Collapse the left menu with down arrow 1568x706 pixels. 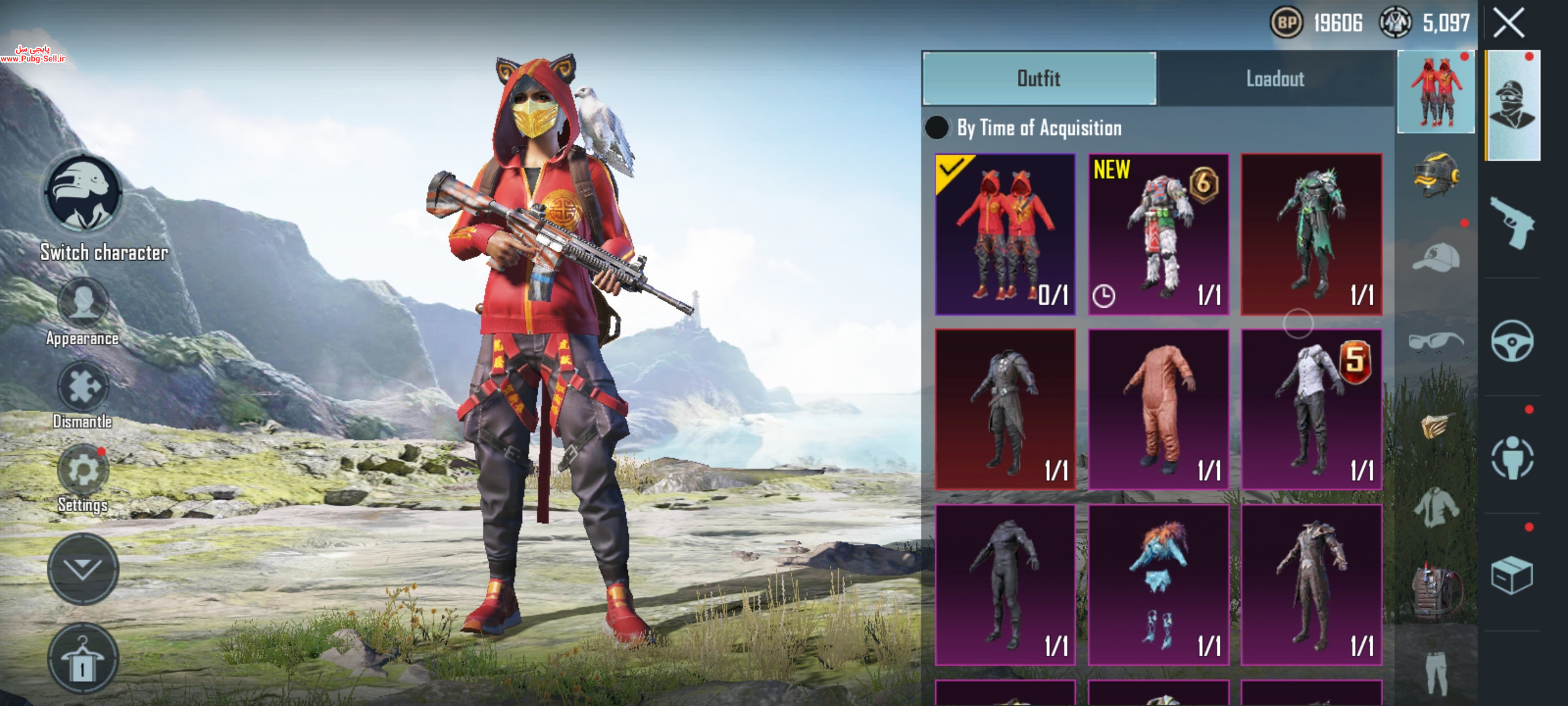(x=83, y=569)
